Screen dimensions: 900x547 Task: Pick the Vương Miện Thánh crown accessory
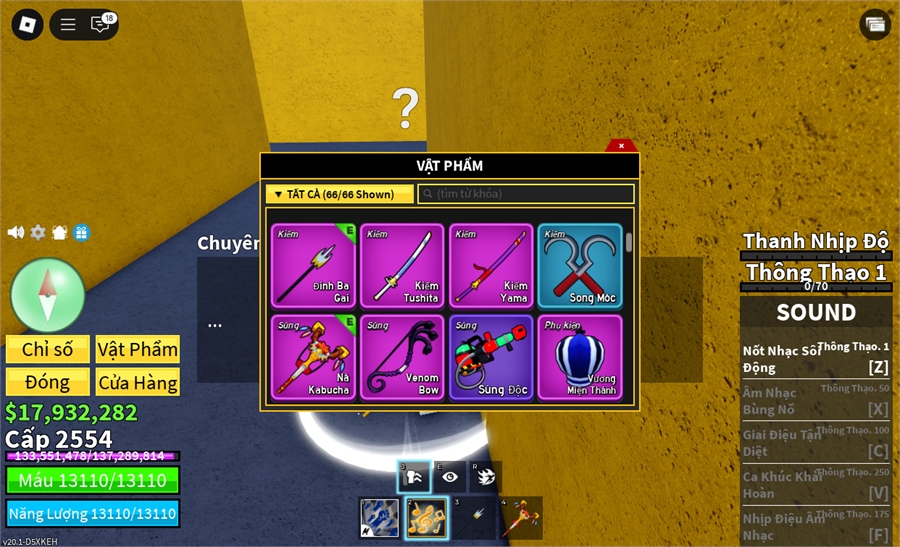580,357
